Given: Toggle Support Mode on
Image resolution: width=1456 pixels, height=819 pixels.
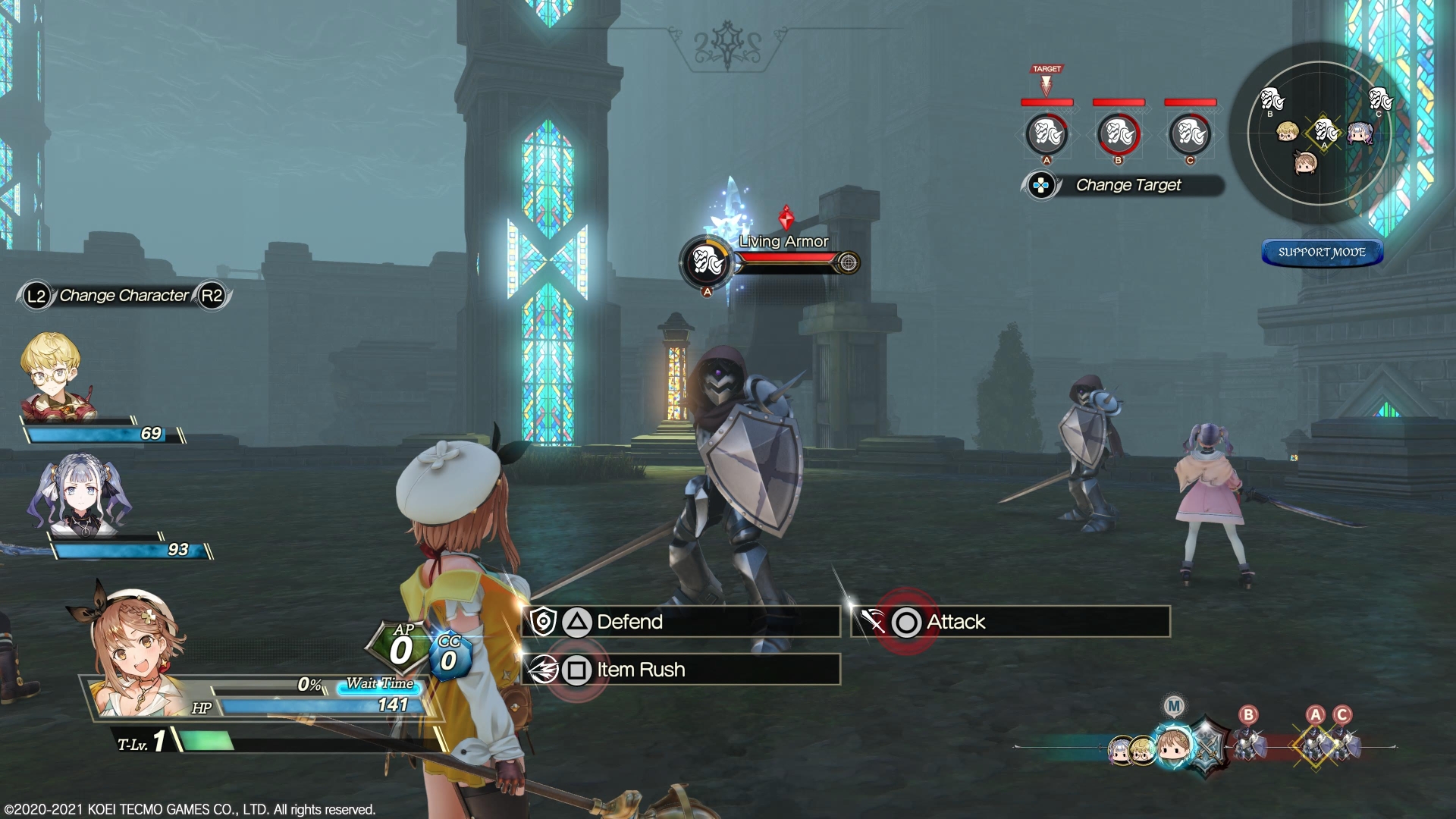Looking at the screenshot, I should click(x=1322, y=253).
